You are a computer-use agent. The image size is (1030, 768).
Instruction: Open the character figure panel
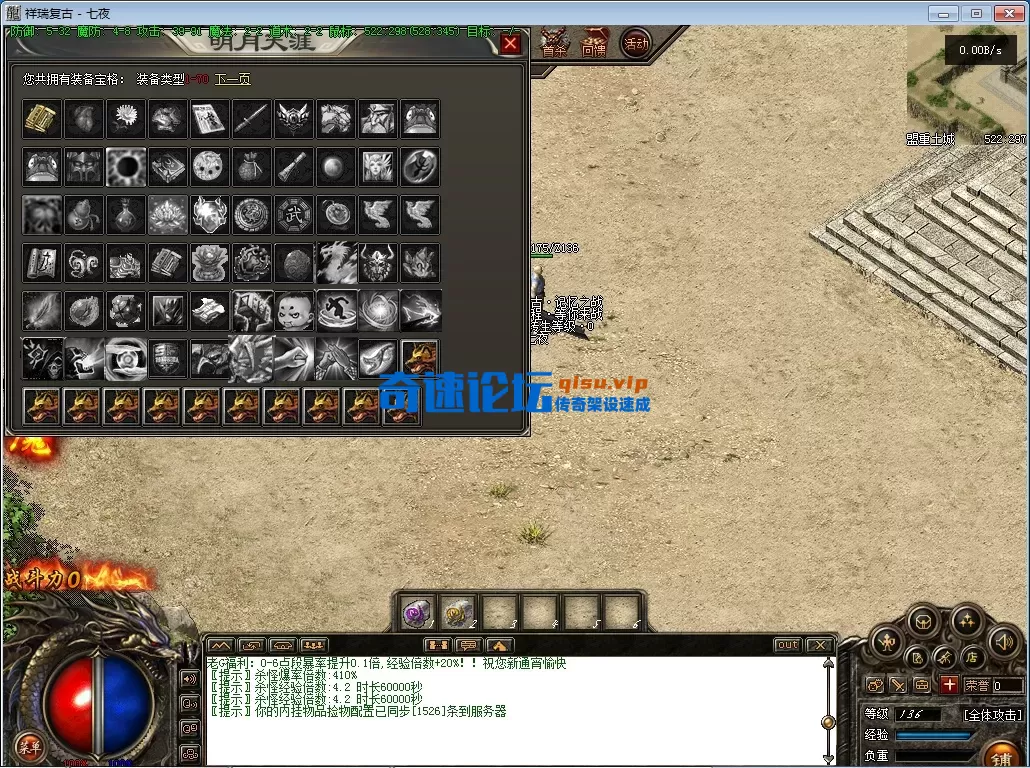click(887, 641)
